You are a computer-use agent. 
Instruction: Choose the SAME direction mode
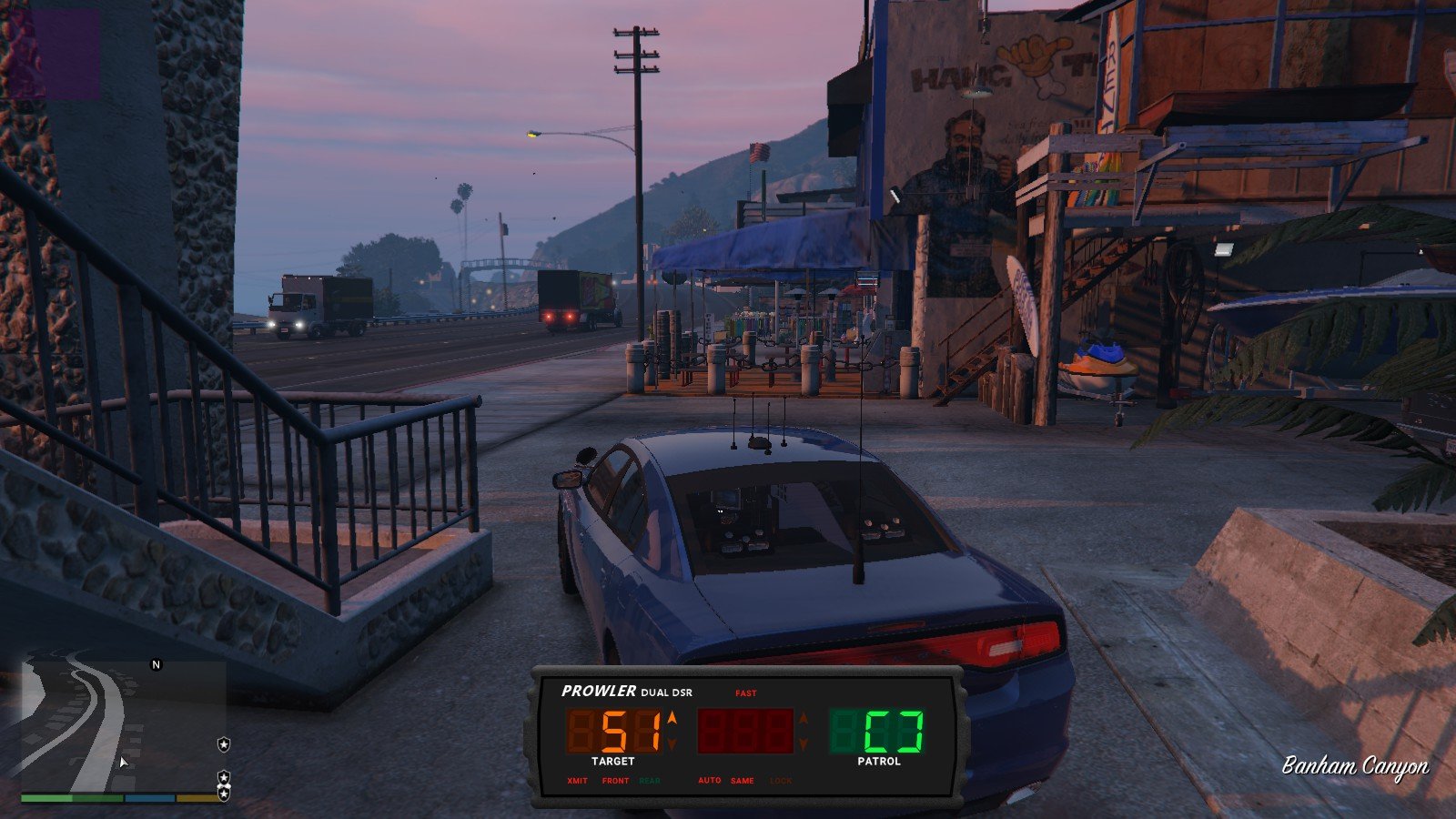click(743, 781)
